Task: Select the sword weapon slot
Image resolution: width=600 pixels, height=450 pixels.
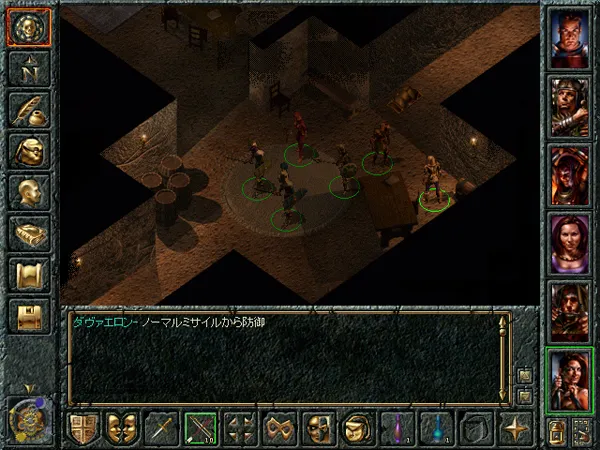Action: click(161, 428)
